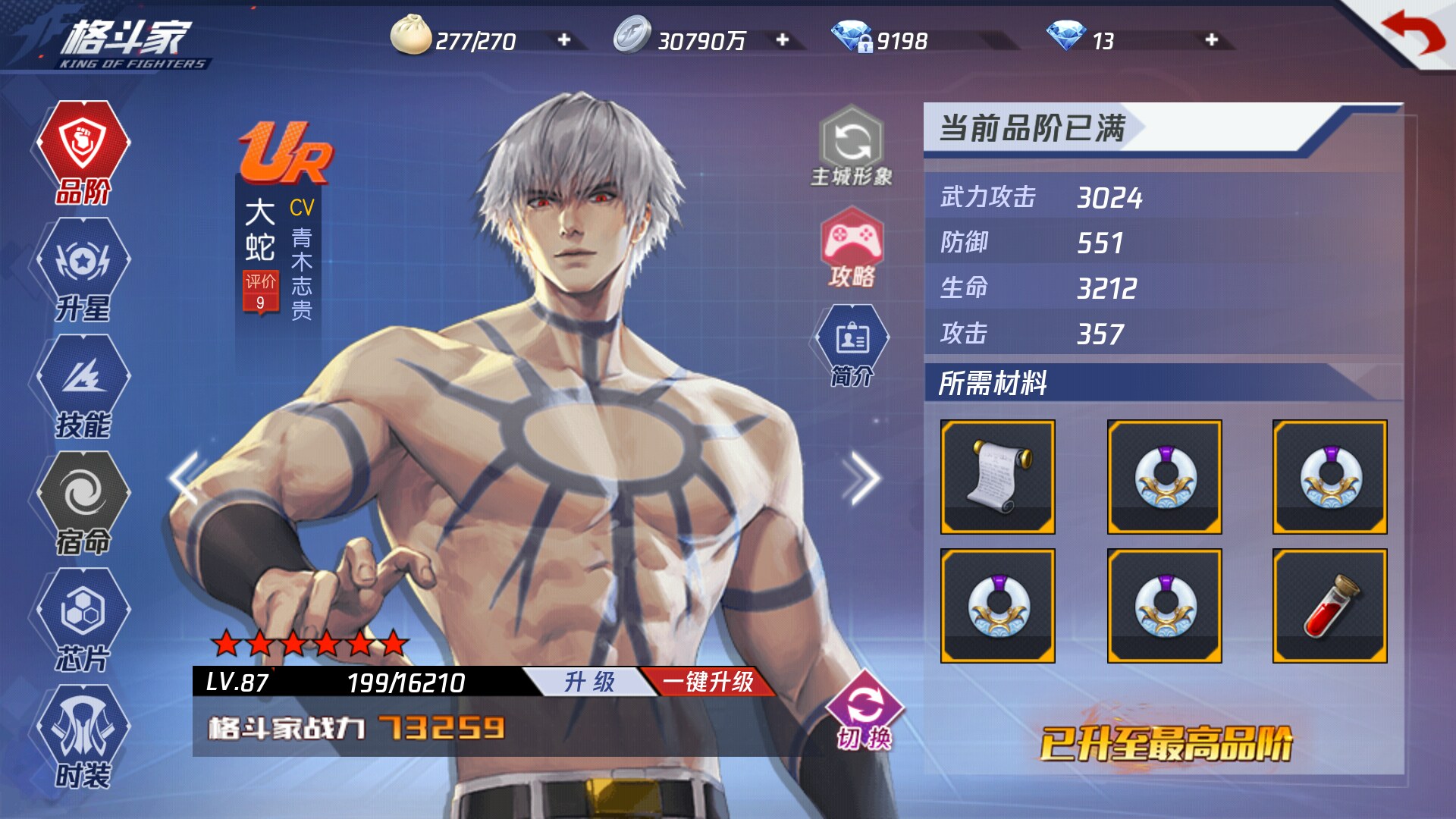Image resolution: width=1456 pixels, height=819 pixels.
Task: Go back with the red return arrow
Action: 1412,33
